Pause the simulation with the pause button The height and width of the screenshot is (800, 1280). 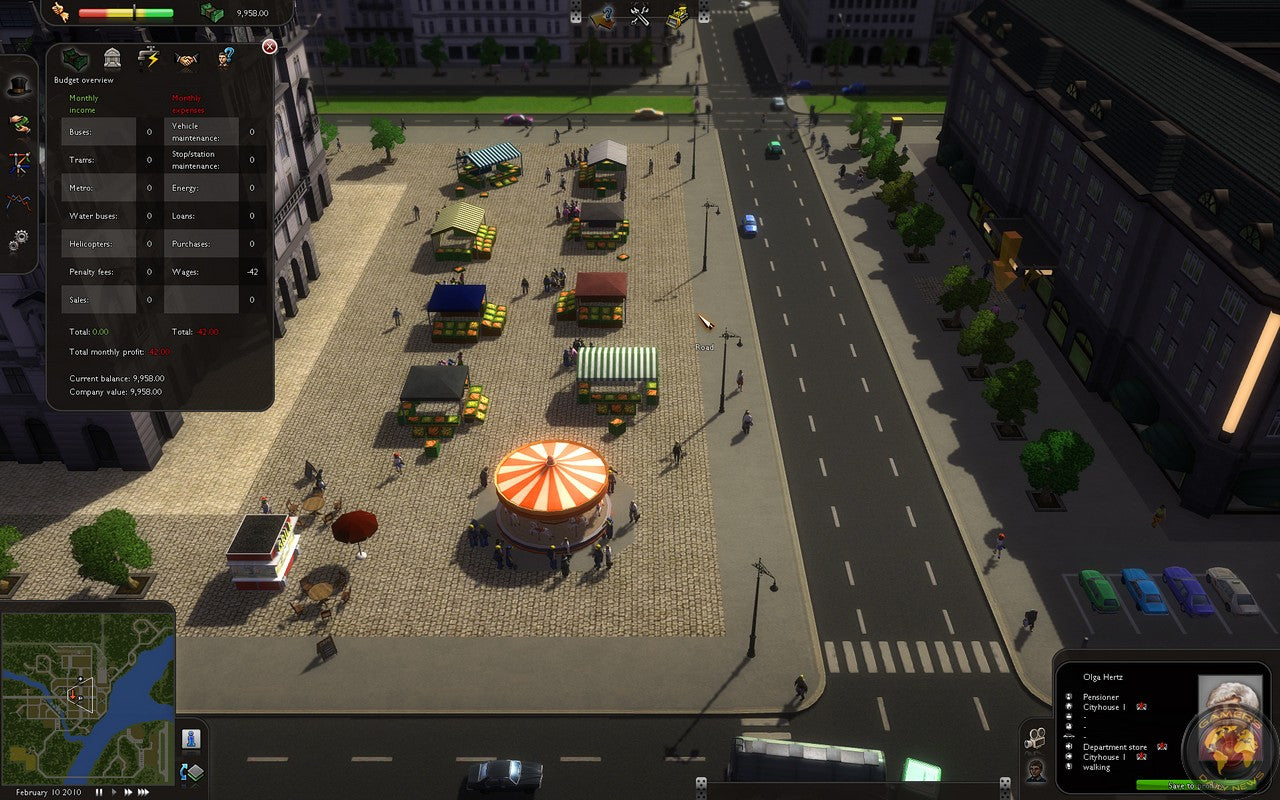click(x=99, y=792)
